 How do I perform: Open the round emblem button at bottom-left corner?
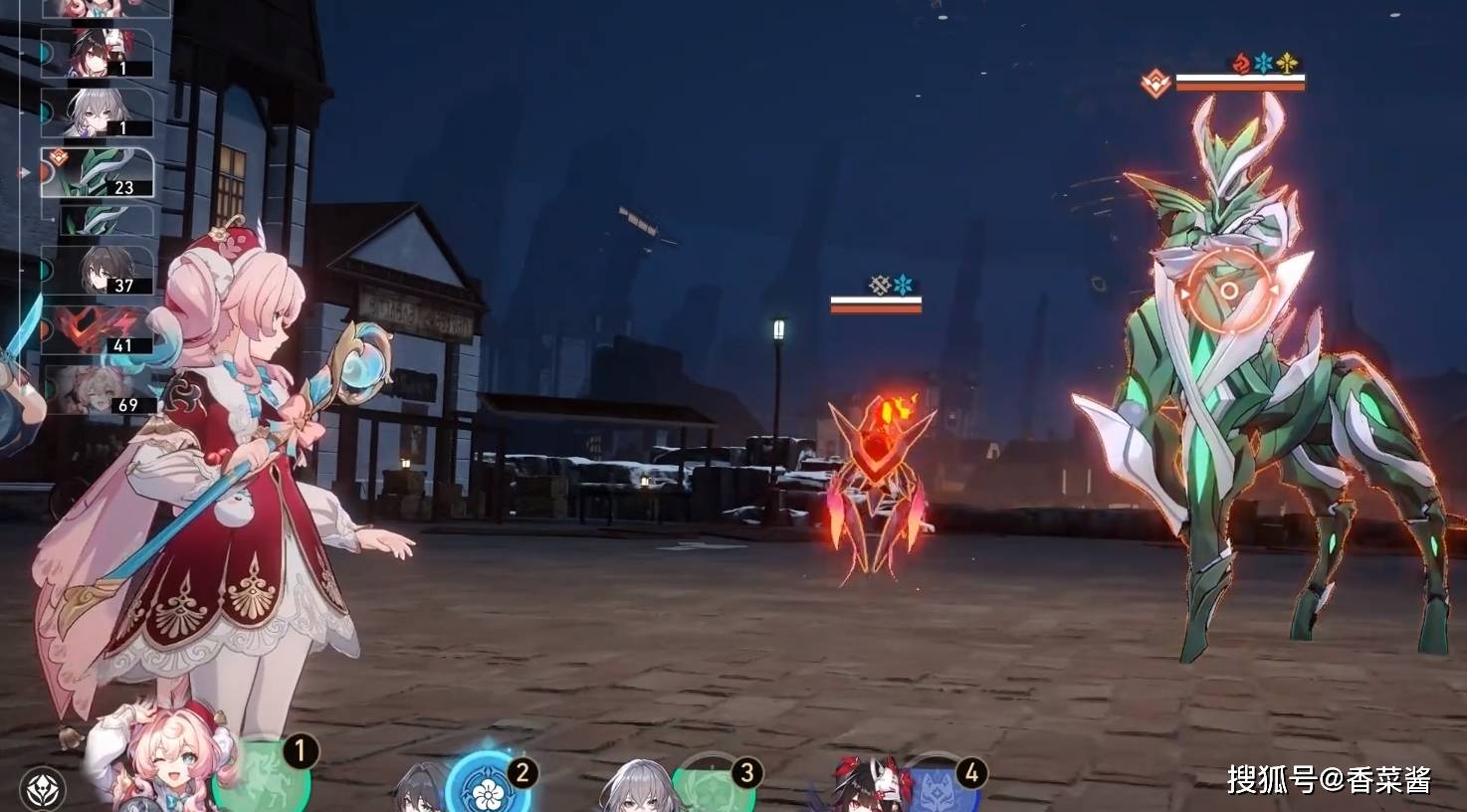(x=42, y=788)
